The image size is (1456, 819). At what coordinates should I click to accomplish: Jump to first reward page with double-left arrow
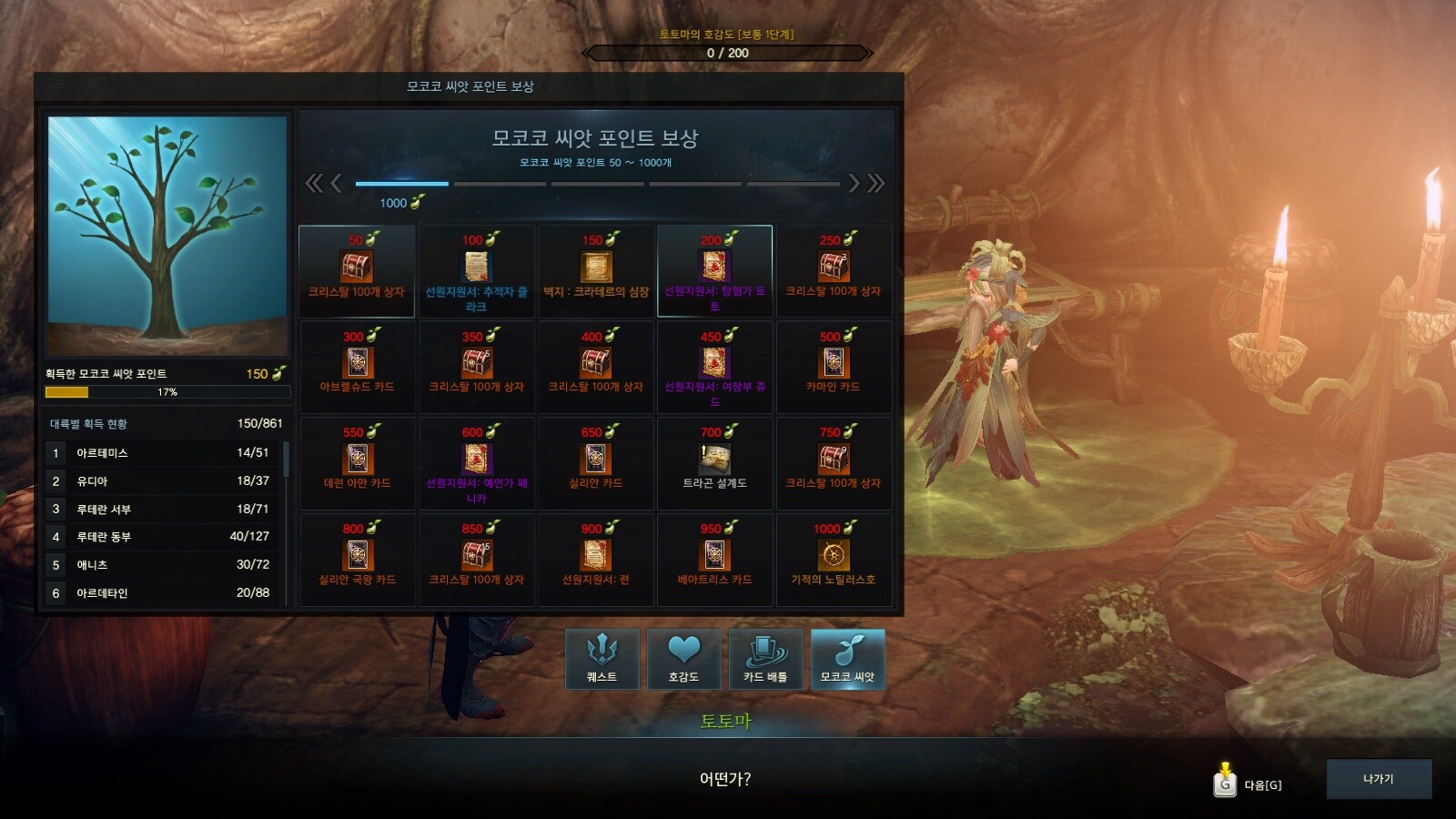(x=314, y=183)
